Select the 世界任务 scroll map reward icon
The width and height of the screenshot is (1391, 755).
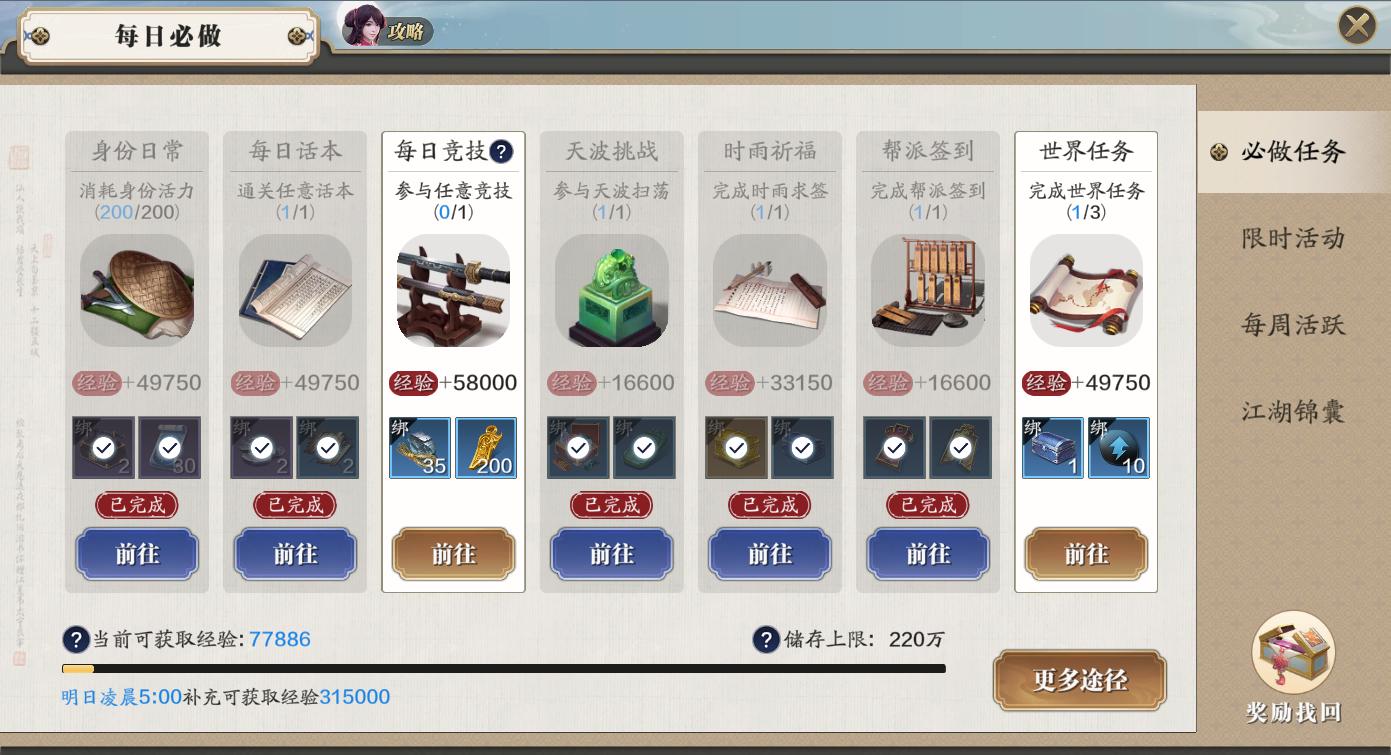tap(1086, 291)
